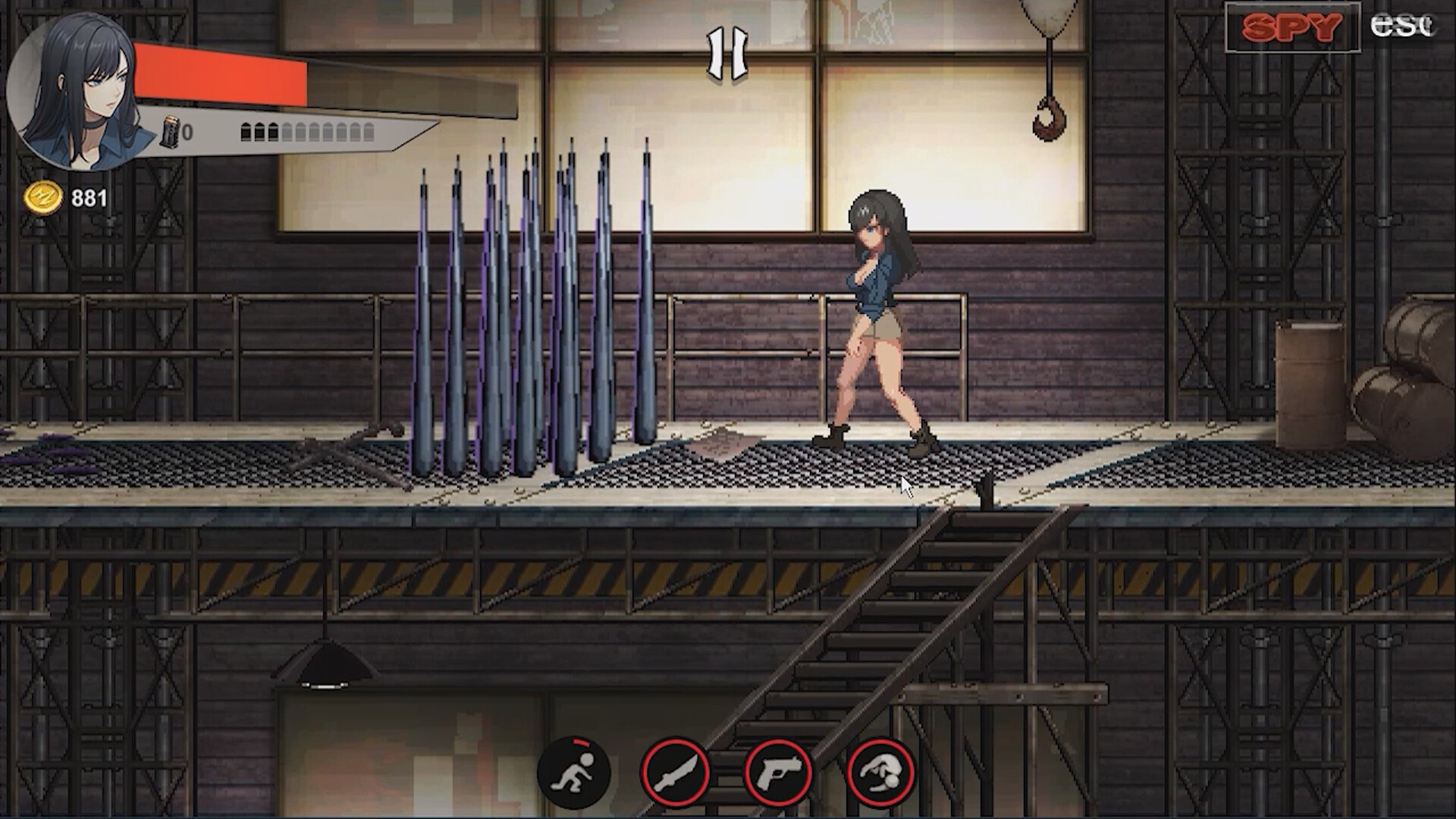Click the red health bar
This screenshot has height=819, width=1456.
(x=220, y=76)
